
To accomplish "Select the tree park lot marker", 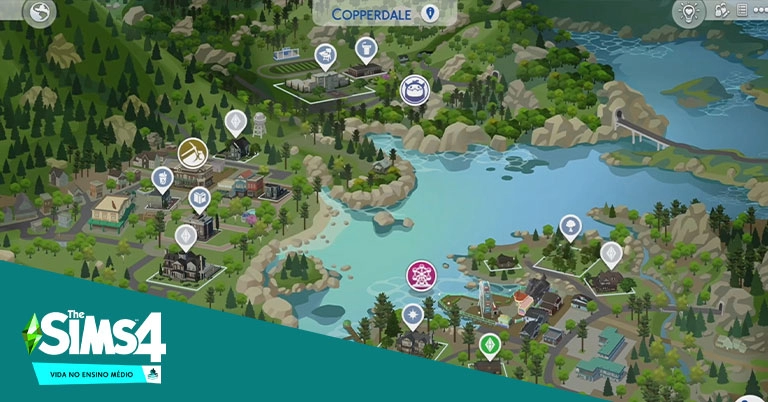I will pos(570,224).
